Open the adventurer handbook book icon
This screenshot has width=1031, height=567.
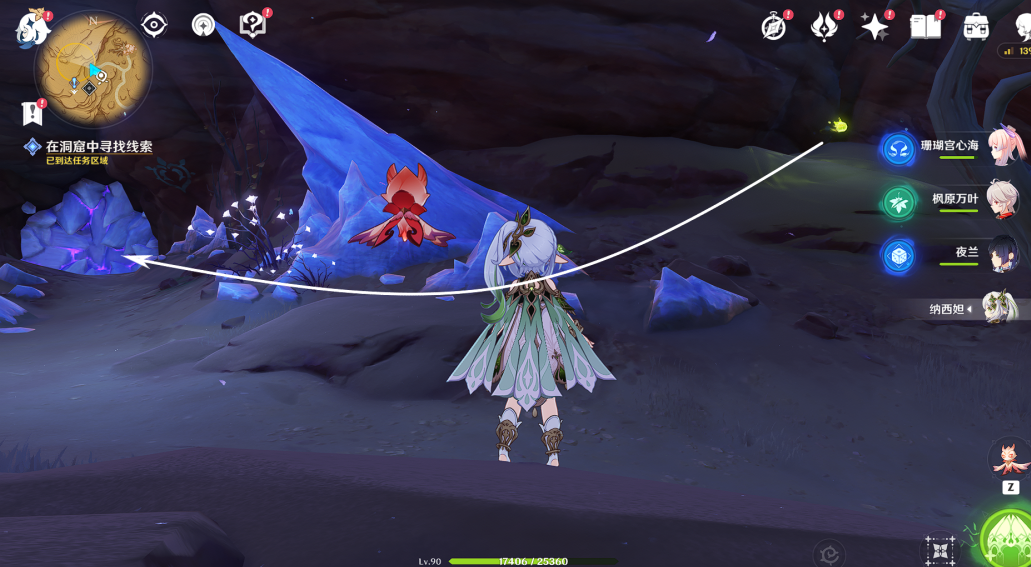click(925, 27)
